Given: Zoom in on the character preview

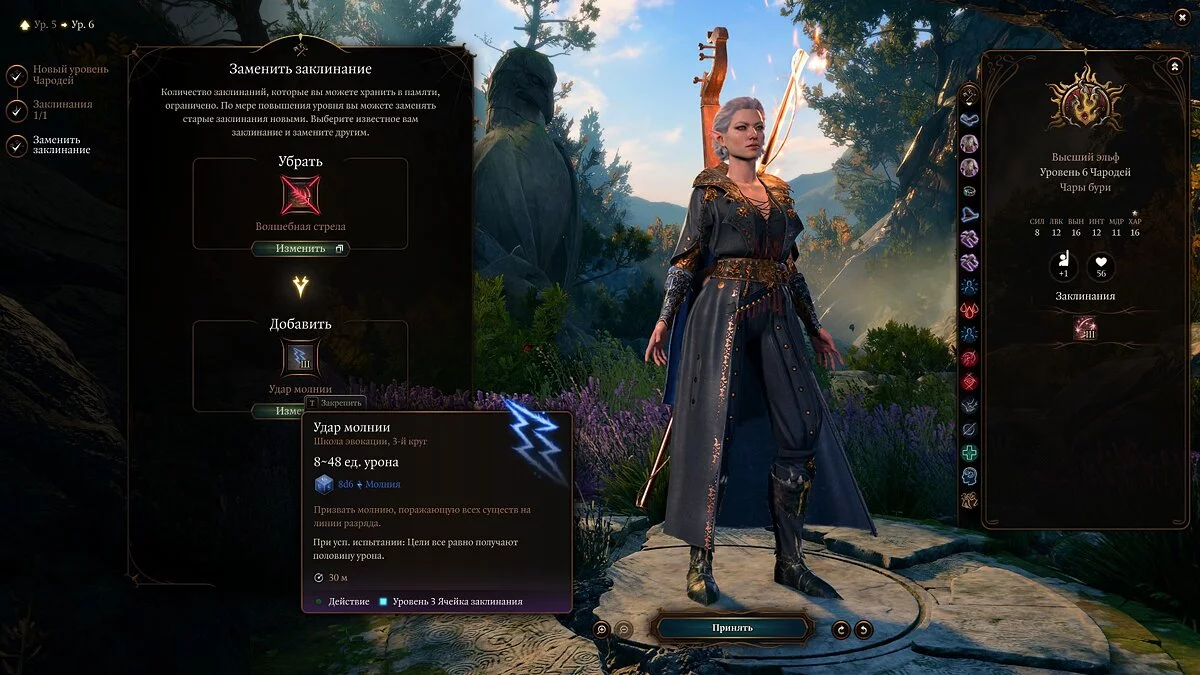Looking at the screenshot, I should coord(601,629).
